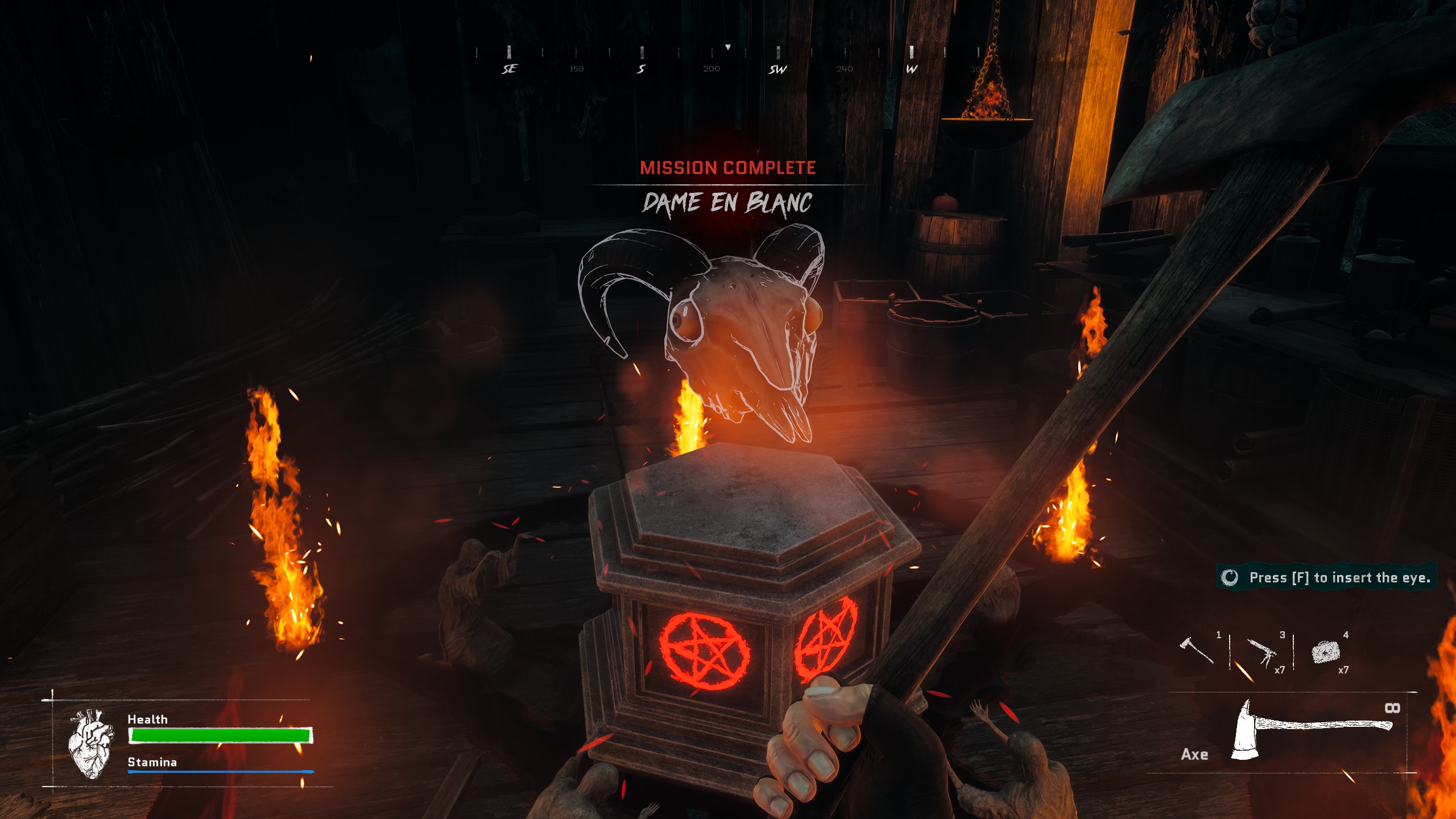Click the SW marker on the compass
The height and width of the screenshot is (819, 1456).
(777, 69)
